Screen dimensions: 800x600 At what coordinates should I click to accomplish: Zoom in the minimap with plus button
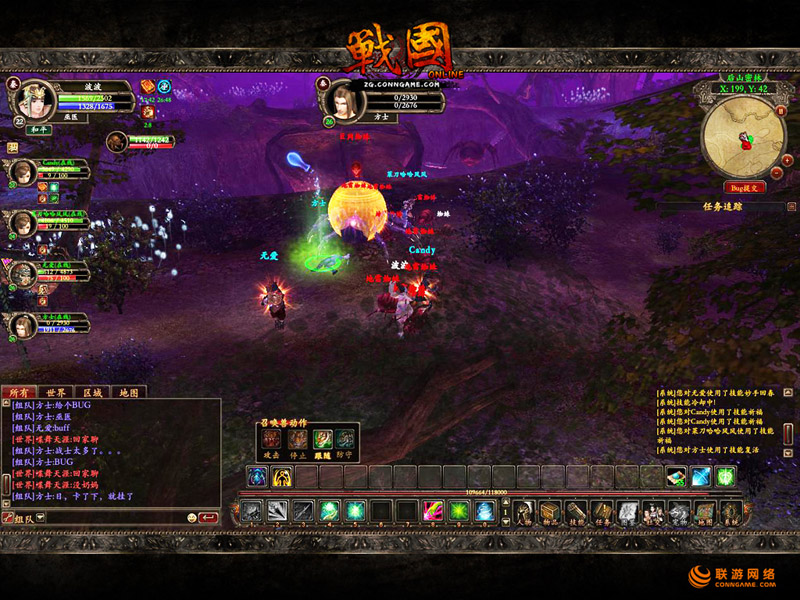pyautogui.click(x=787, y=159)
